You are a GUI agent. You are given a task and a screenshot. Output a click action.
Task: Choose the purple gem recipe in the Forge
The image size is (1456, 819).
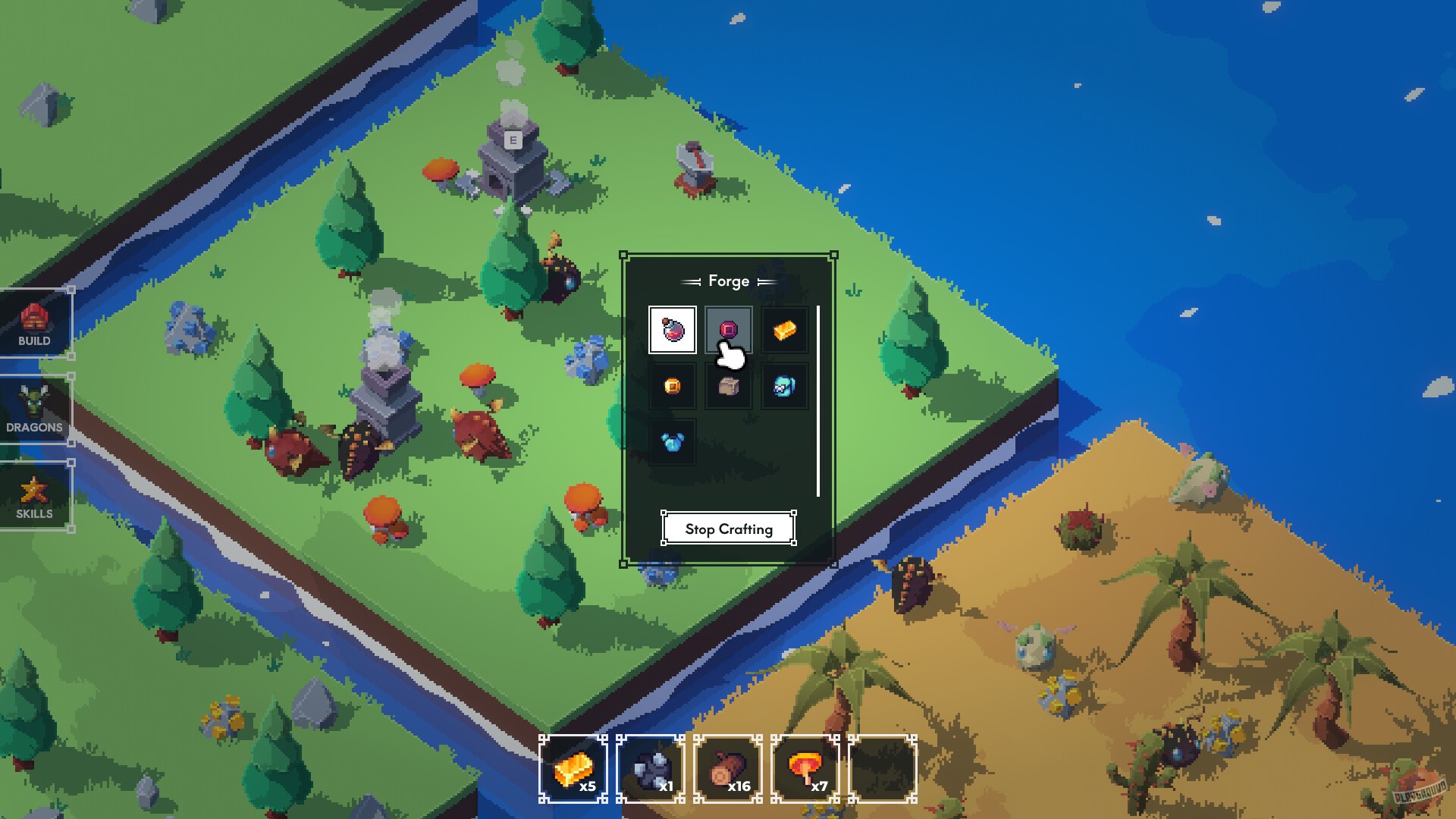click(728, 328)
